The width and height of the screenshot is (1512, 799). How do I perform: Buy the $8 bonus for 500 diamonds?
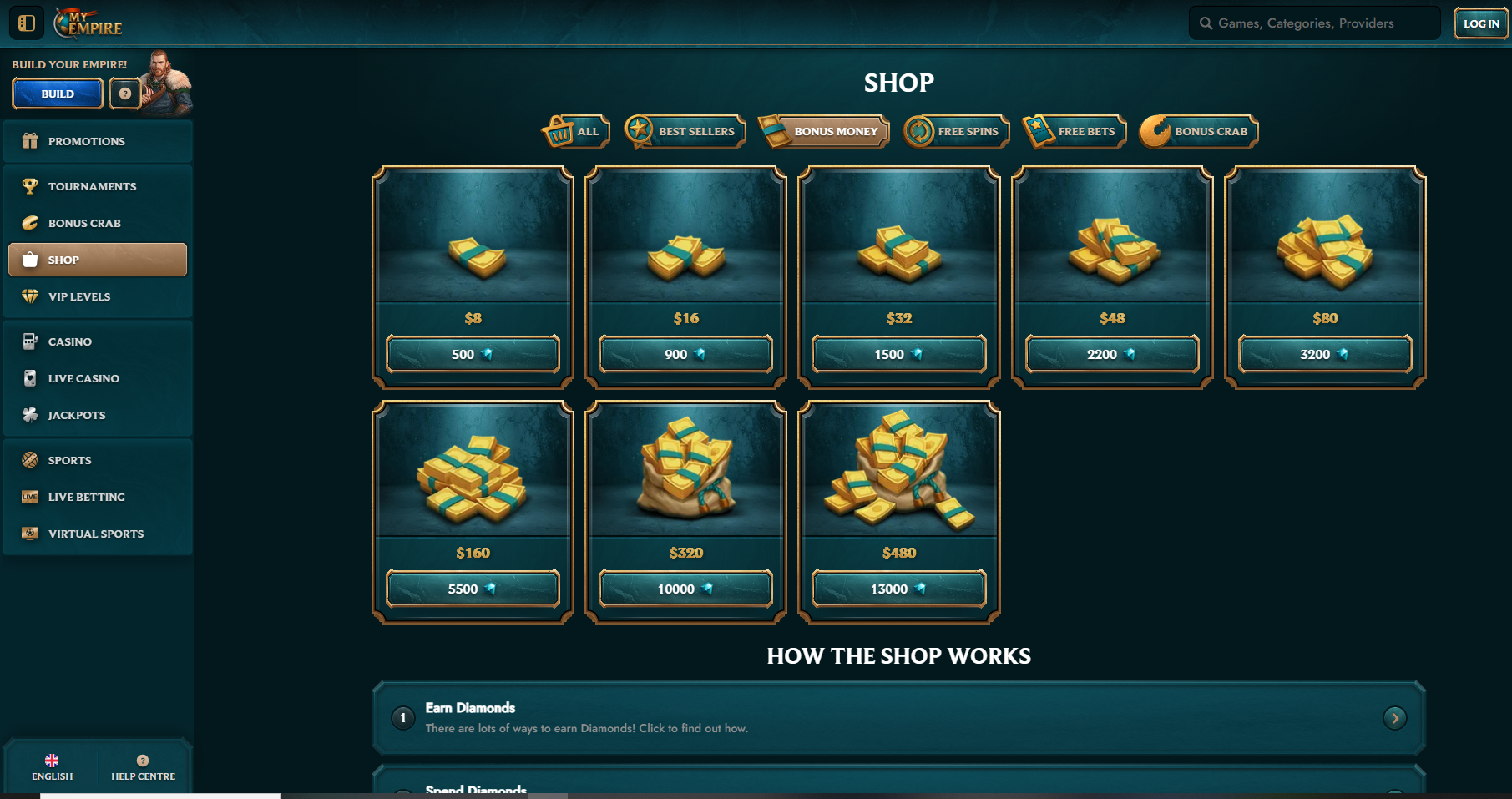473,354
